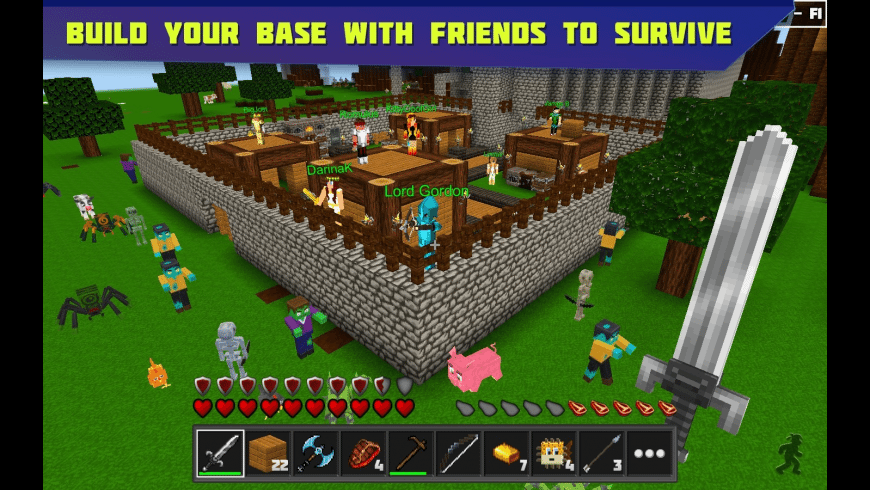
Task: Select the iron sword hotbar slot
Action: pos(220,453)
